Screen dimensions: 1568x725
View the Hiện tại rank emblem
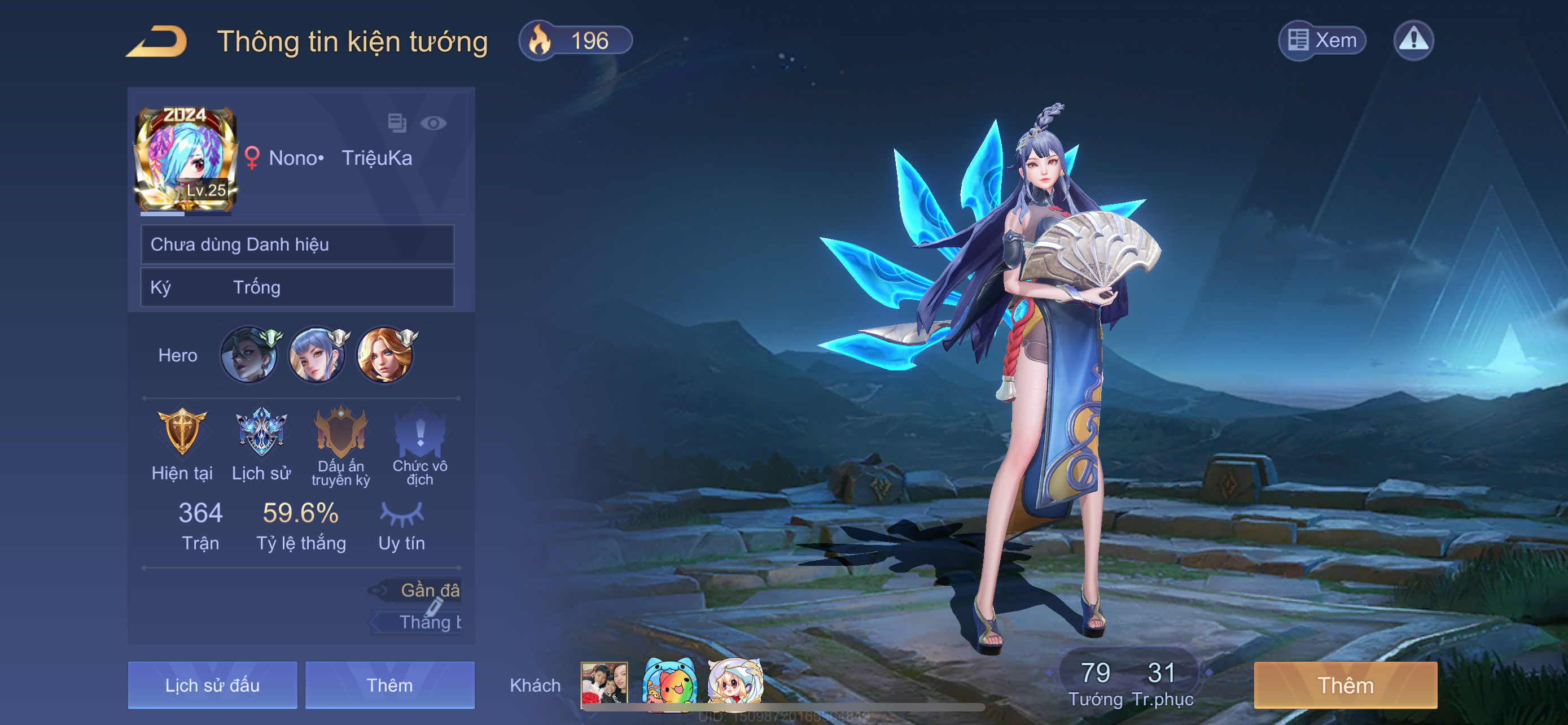tap(182, 432)
